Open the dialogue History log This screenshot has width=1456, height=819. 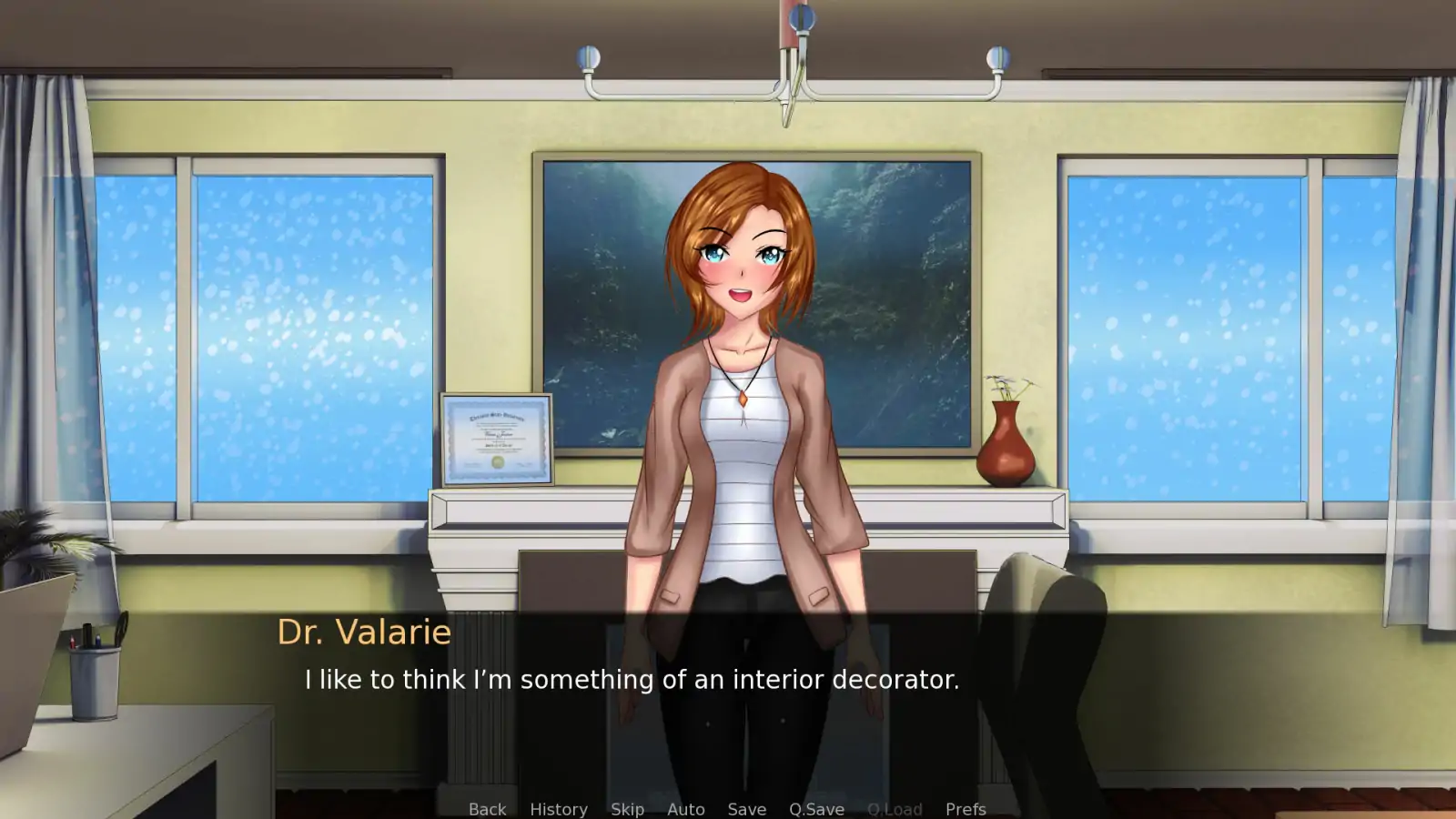[558, 808]
